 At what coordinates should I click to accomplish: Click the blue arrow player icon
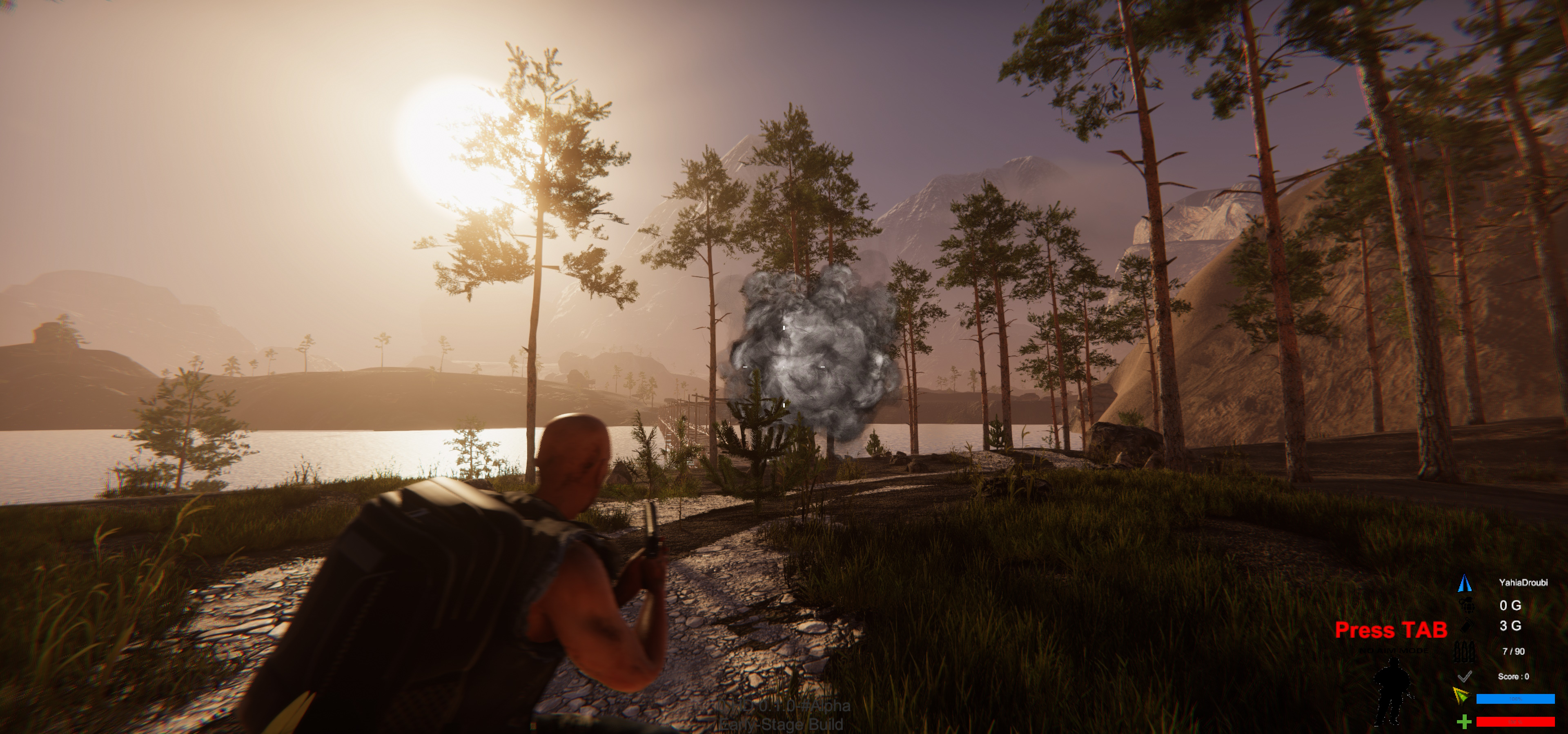point(1464,583)
